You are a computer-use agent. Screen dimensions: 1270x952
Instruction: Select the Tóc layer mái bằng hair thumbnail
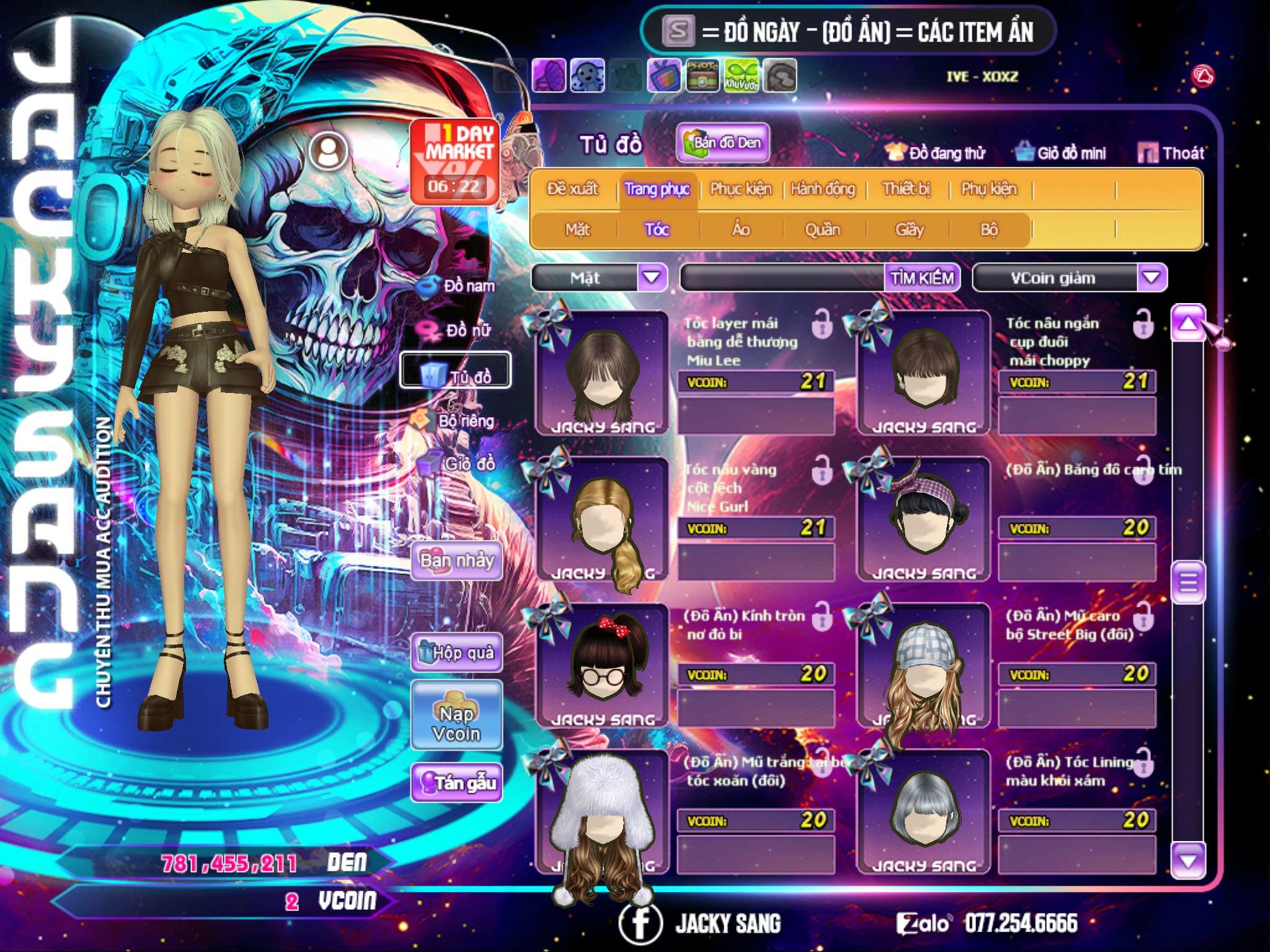pyautogui.click(x=602, y=373)
